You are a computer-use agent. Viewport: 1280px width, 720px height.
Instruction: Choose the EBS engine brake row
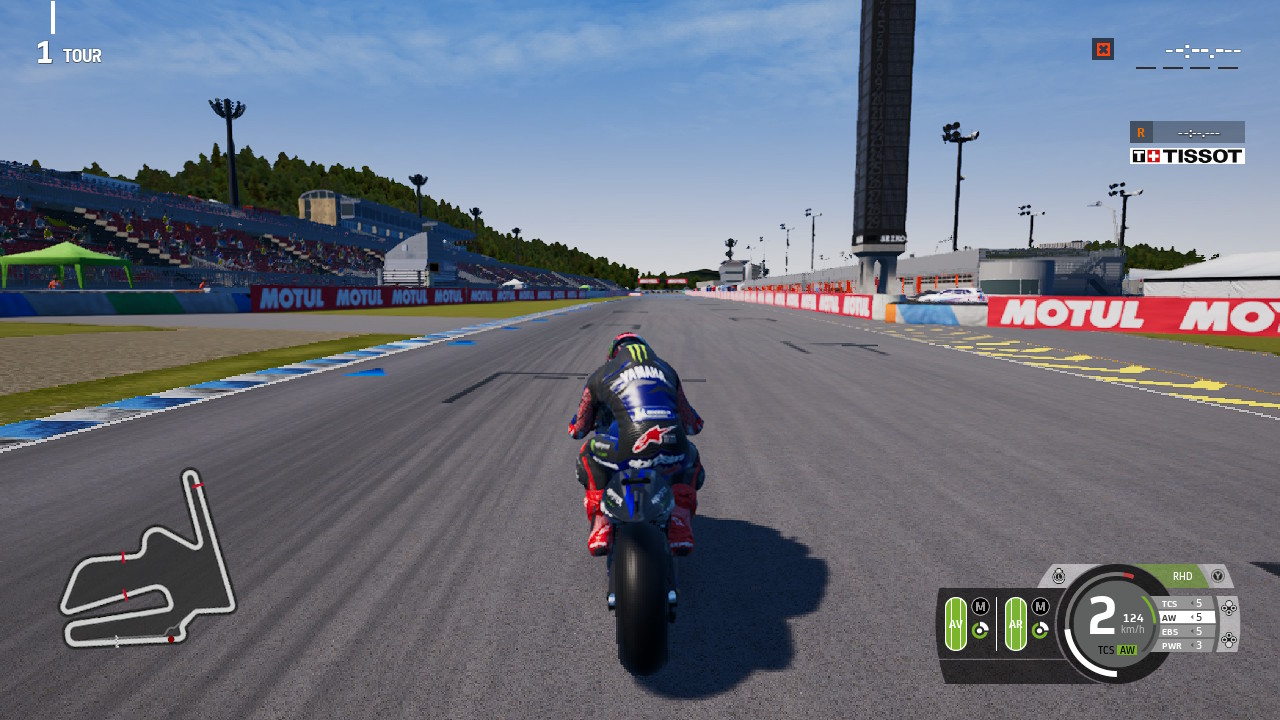(x=1182, y=631)
